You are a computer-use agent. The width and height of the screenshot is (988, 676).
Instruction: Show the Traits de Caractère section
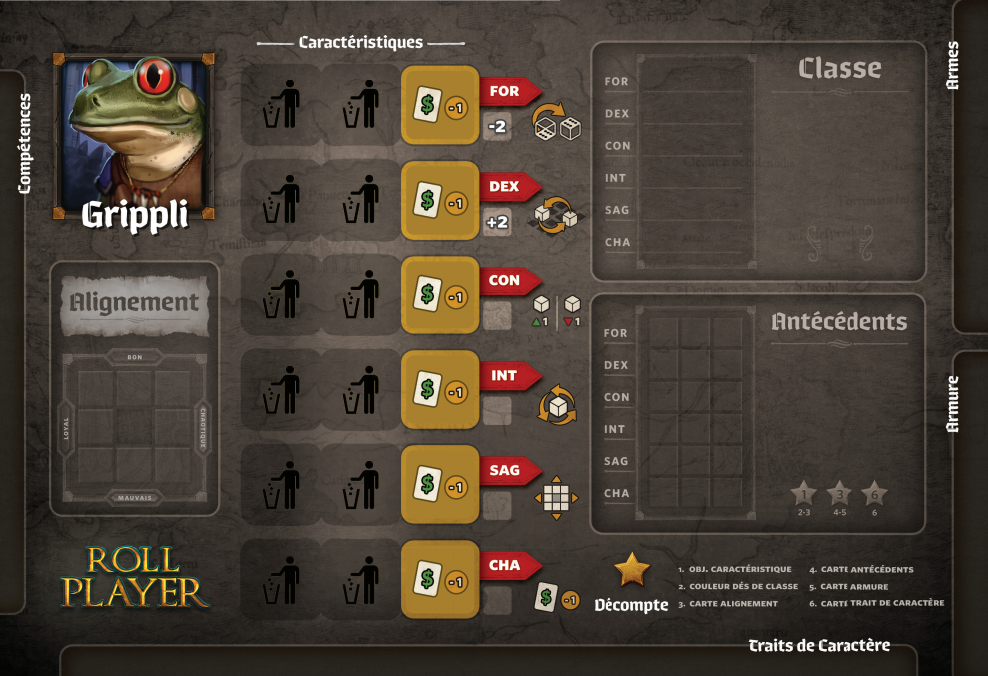pyautogui.click(x=819, y=646)
